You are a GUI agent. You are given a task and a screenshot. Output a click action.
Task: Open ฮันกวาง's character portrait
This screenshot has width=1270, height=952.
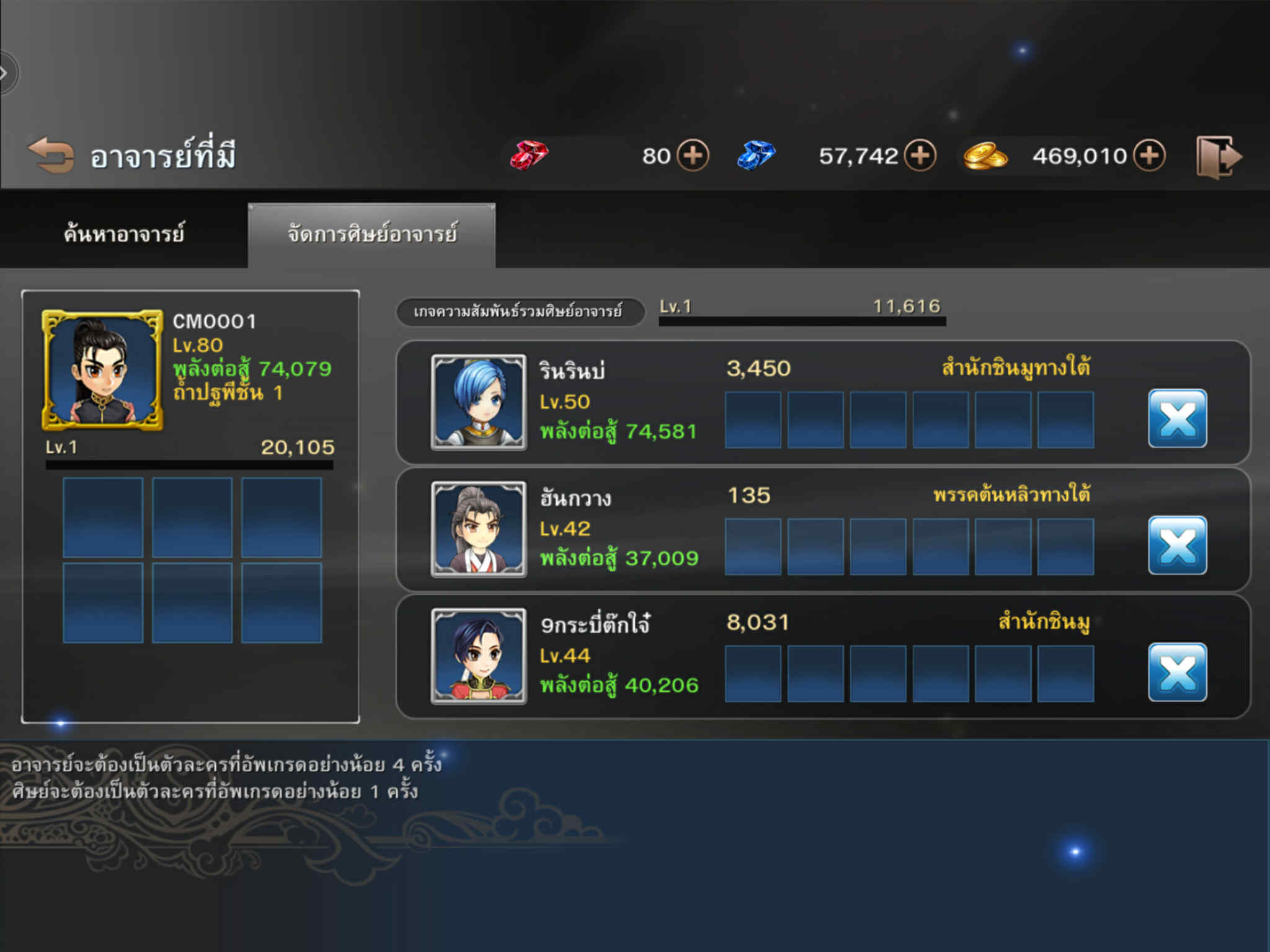[478, 529]
